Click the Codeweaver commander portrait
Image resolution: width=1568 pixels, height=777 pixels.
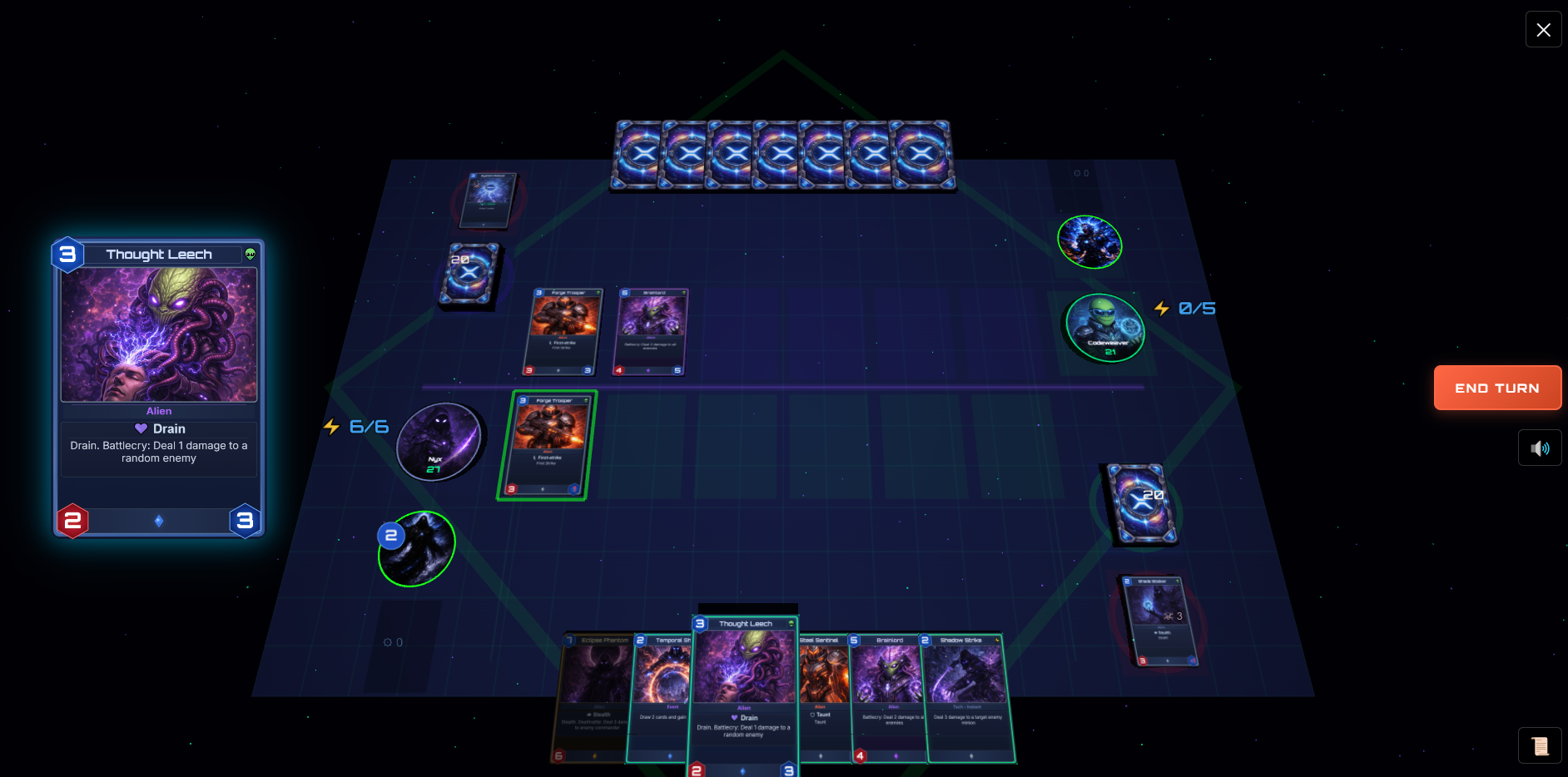point(1104,330)
